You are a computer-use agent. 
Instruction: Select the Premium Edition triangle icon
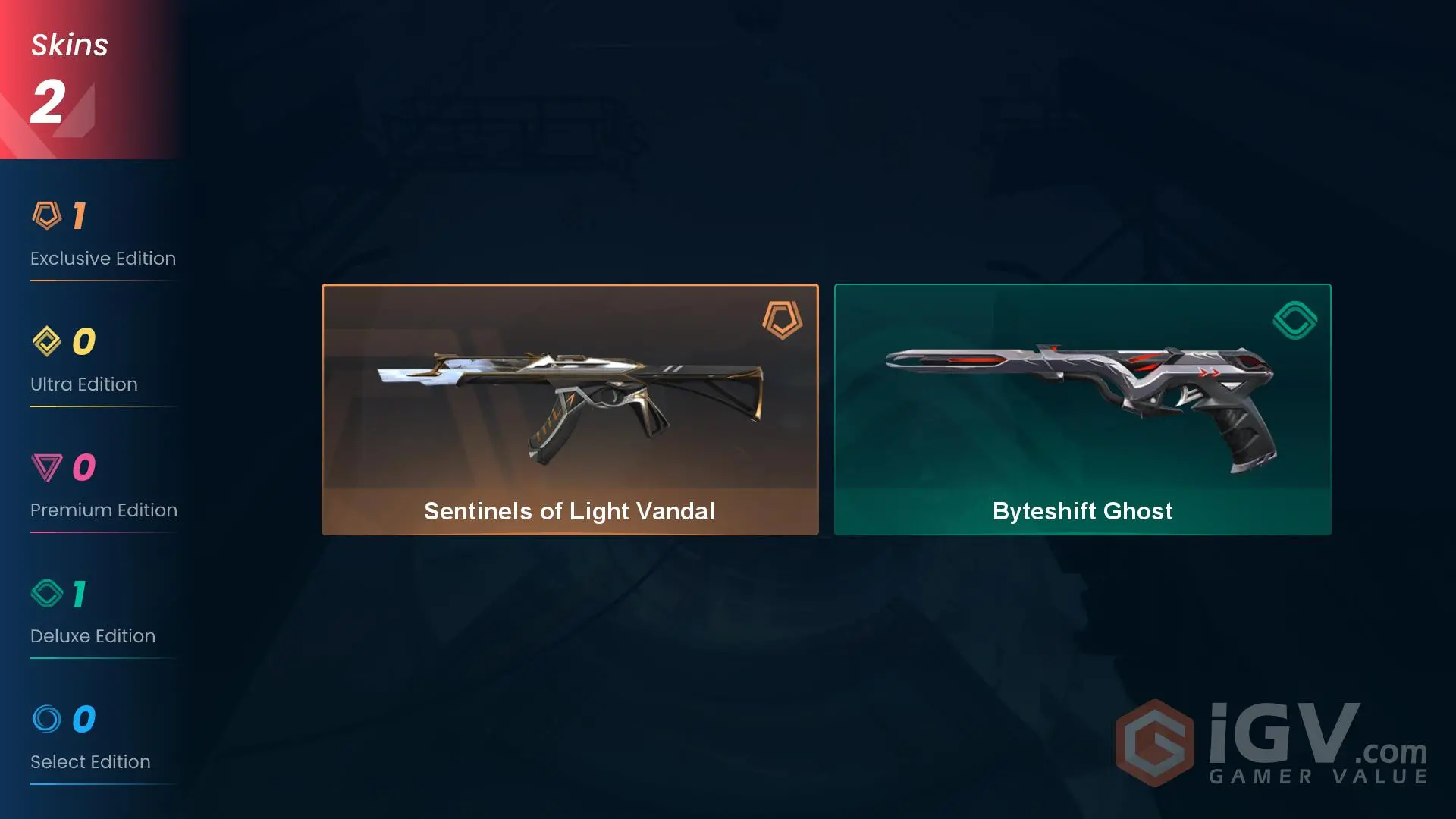(x=49, y=467)
